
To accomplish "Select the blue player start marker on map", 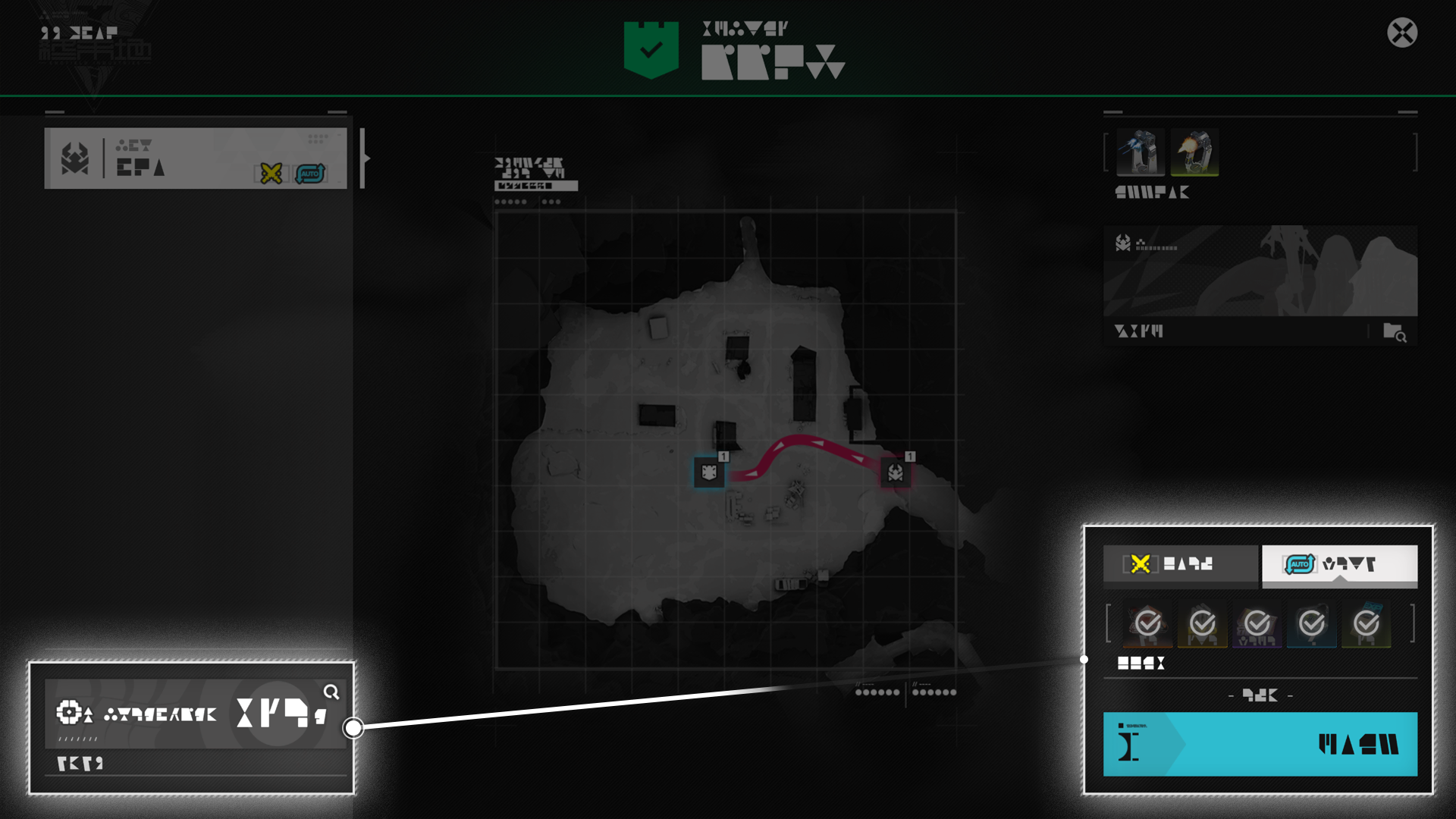I will pos(709,472).
